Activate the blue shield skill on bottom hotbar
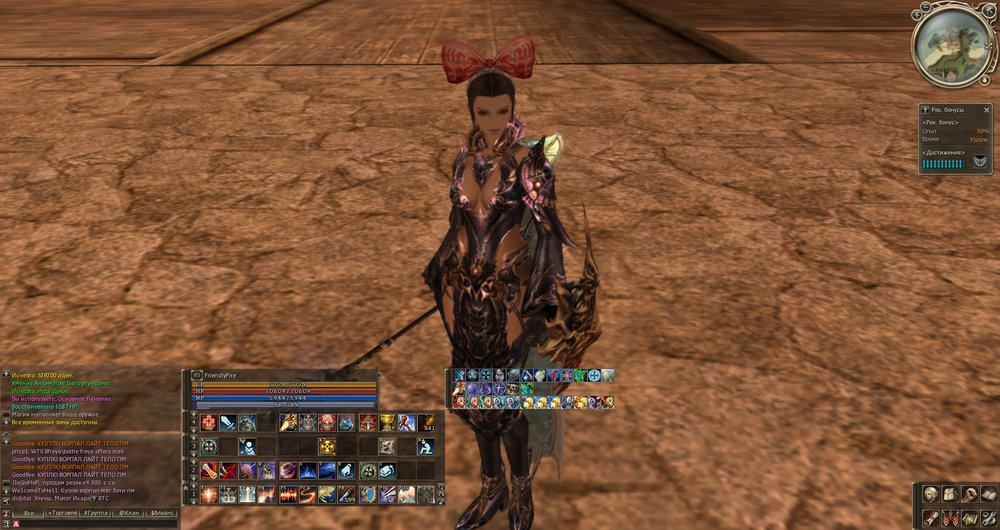The width and height of the screenshot is (1000, 530). coord(367,494)
